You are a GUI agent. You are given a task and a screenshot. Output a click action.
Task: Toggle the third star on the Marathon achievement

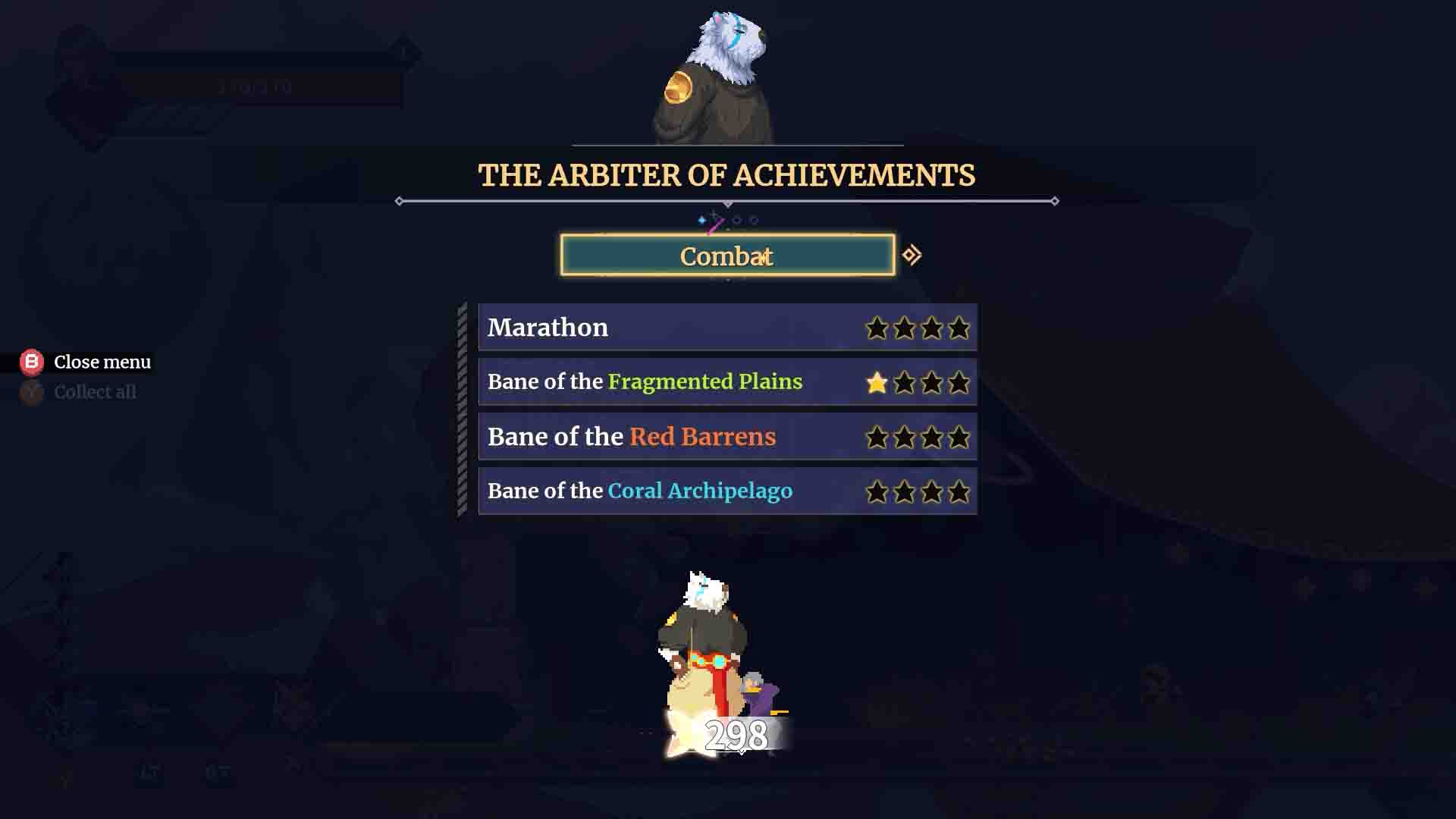tap(931, 328)
